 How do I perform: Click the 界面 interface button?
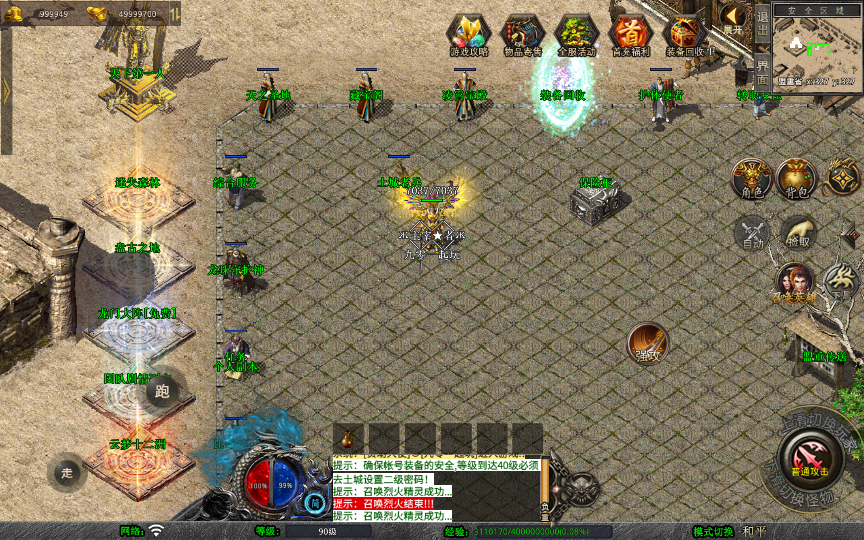coord(762,68)
